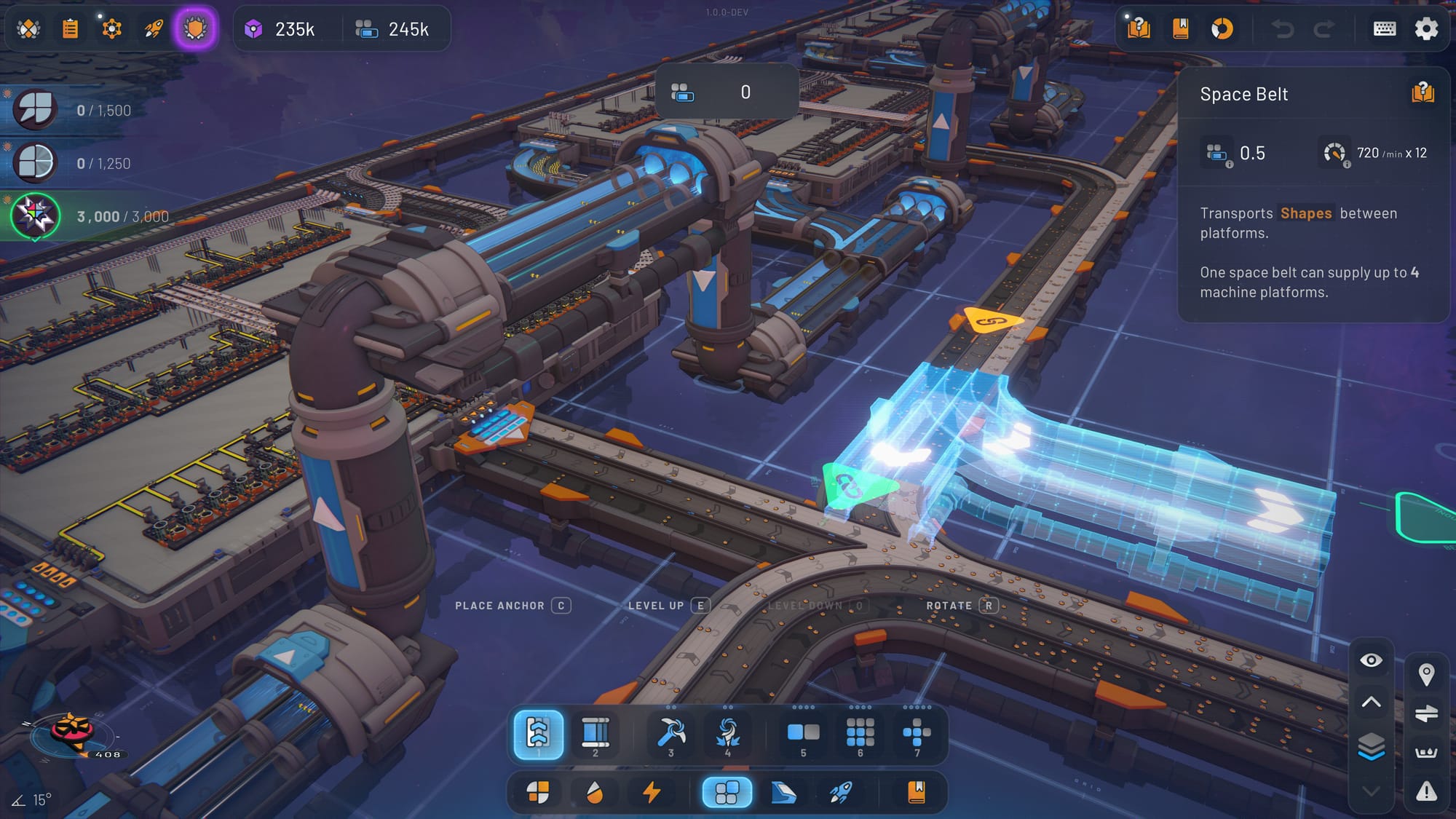Click the orange rocket icon in top bar
The width and height of the screenshot is (1456, 819).
coord(154,29)
